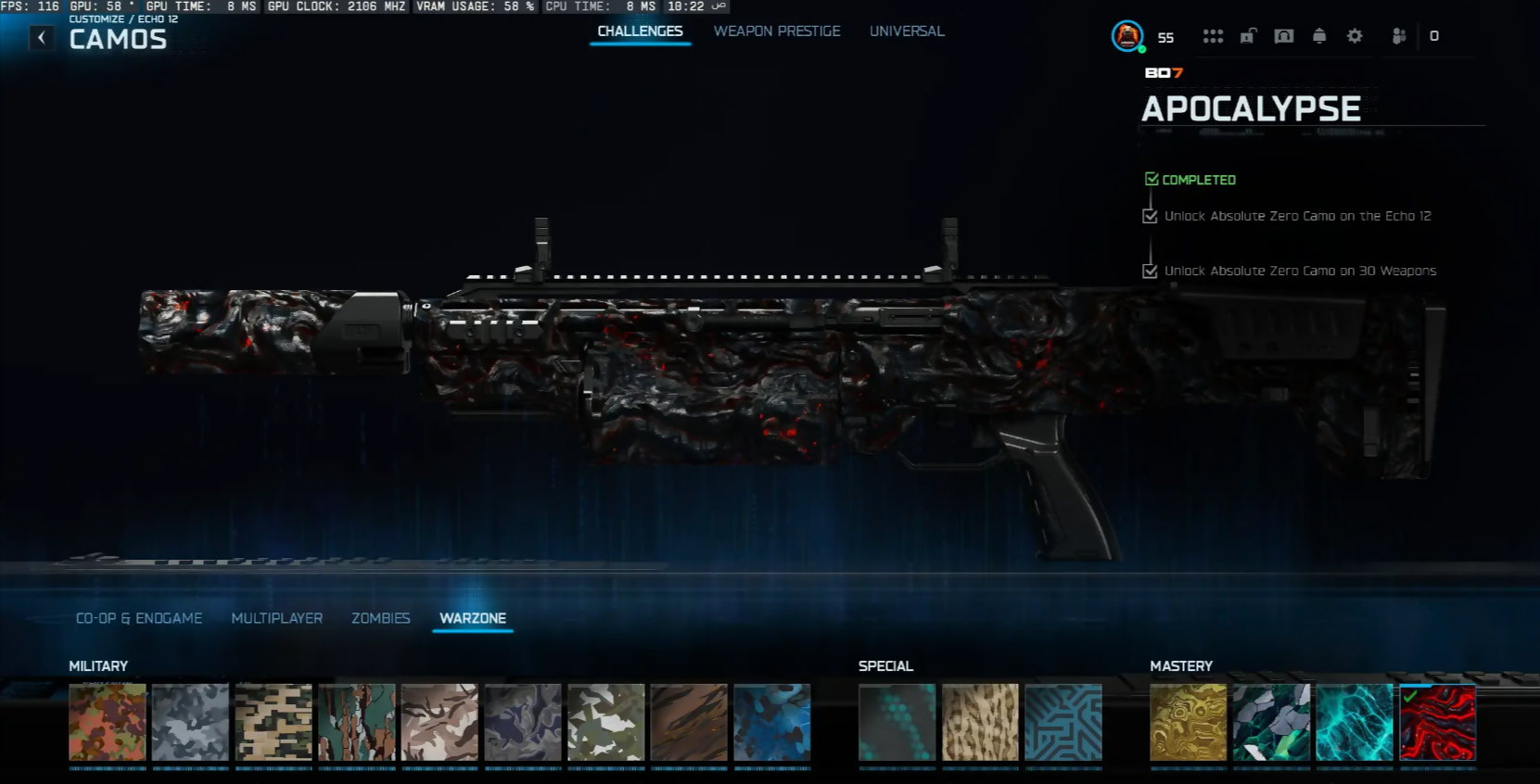Viewport: 1540px width, 784px height.
Task: Open the friends and social icon
Action: pos(1399,36)
